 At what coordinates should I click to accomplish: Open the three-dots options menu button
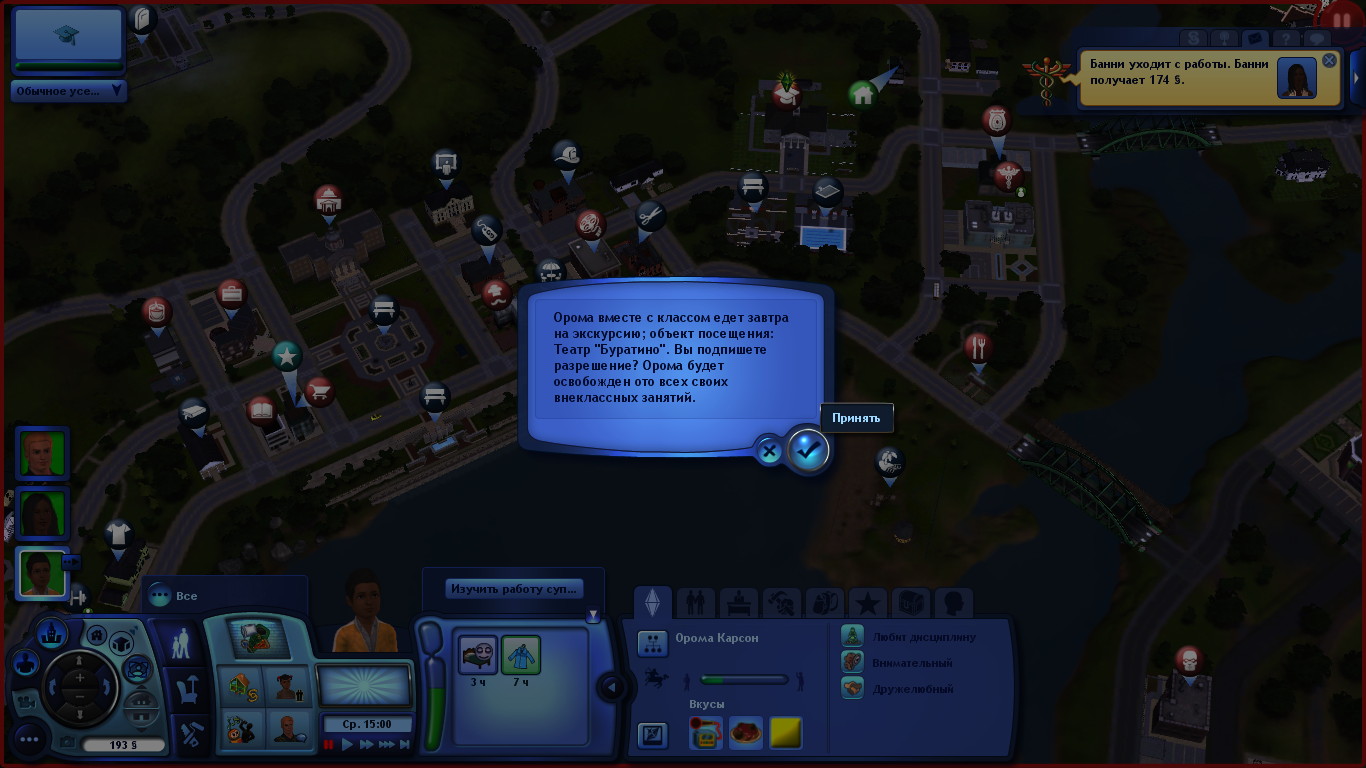tap(28, 740)
